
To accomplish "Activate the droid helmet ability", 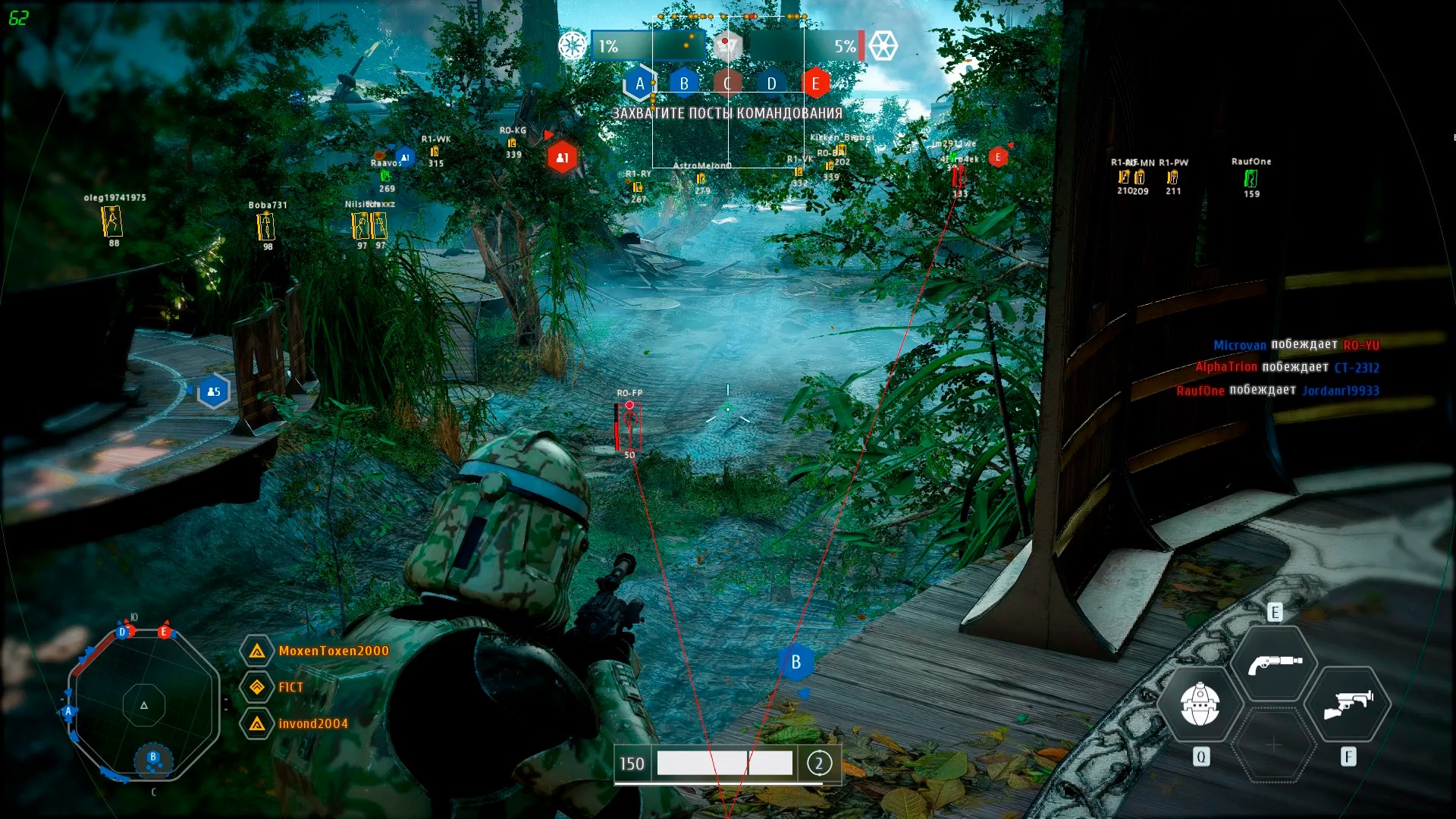I will [1200, 704].
